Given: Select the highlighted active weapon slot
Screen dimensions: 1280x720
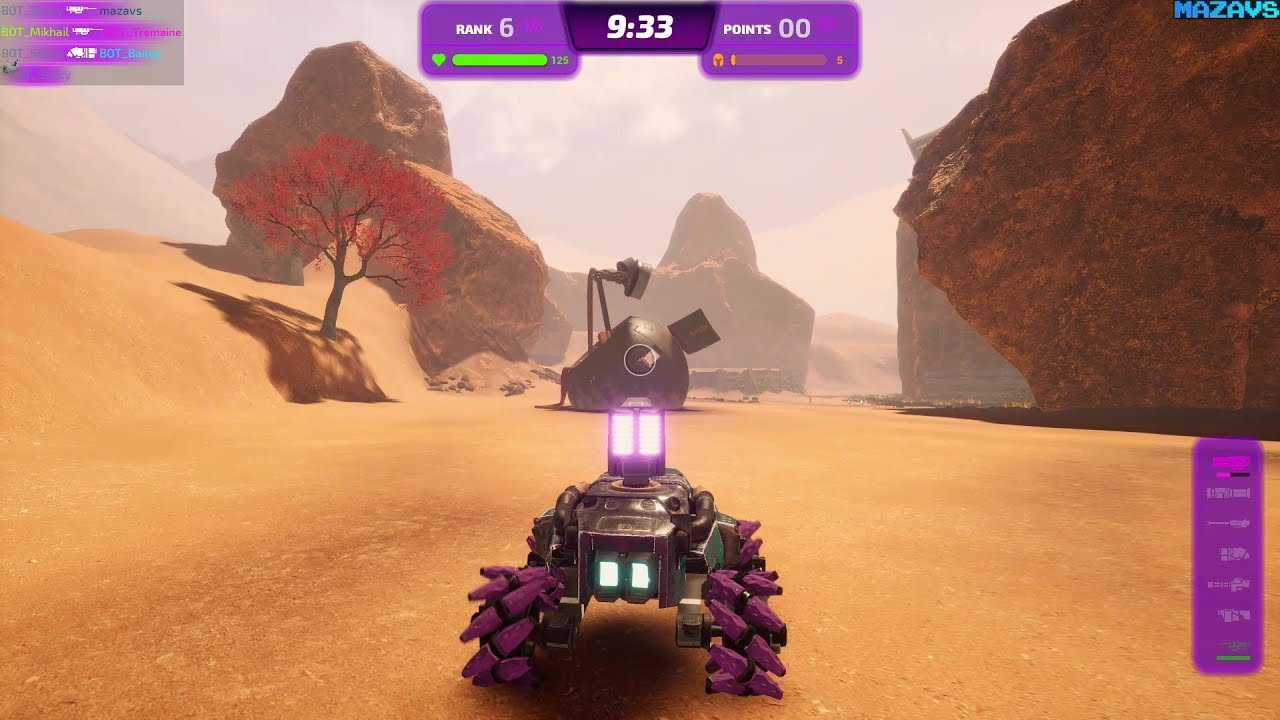Looking at the screenshot, I should [1230, 463].
